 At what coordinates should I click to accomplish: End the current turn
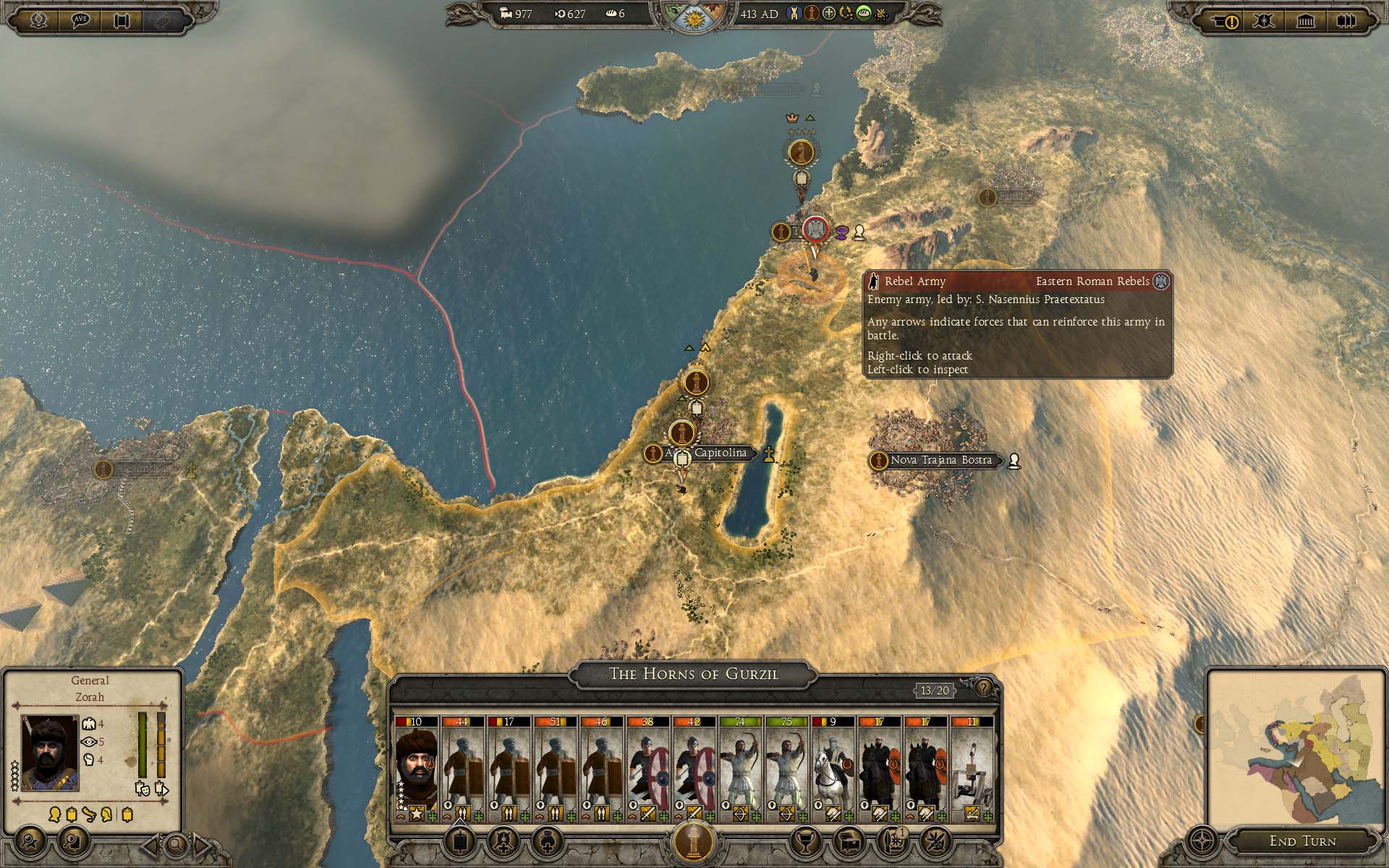click(x=1302, y=841)
